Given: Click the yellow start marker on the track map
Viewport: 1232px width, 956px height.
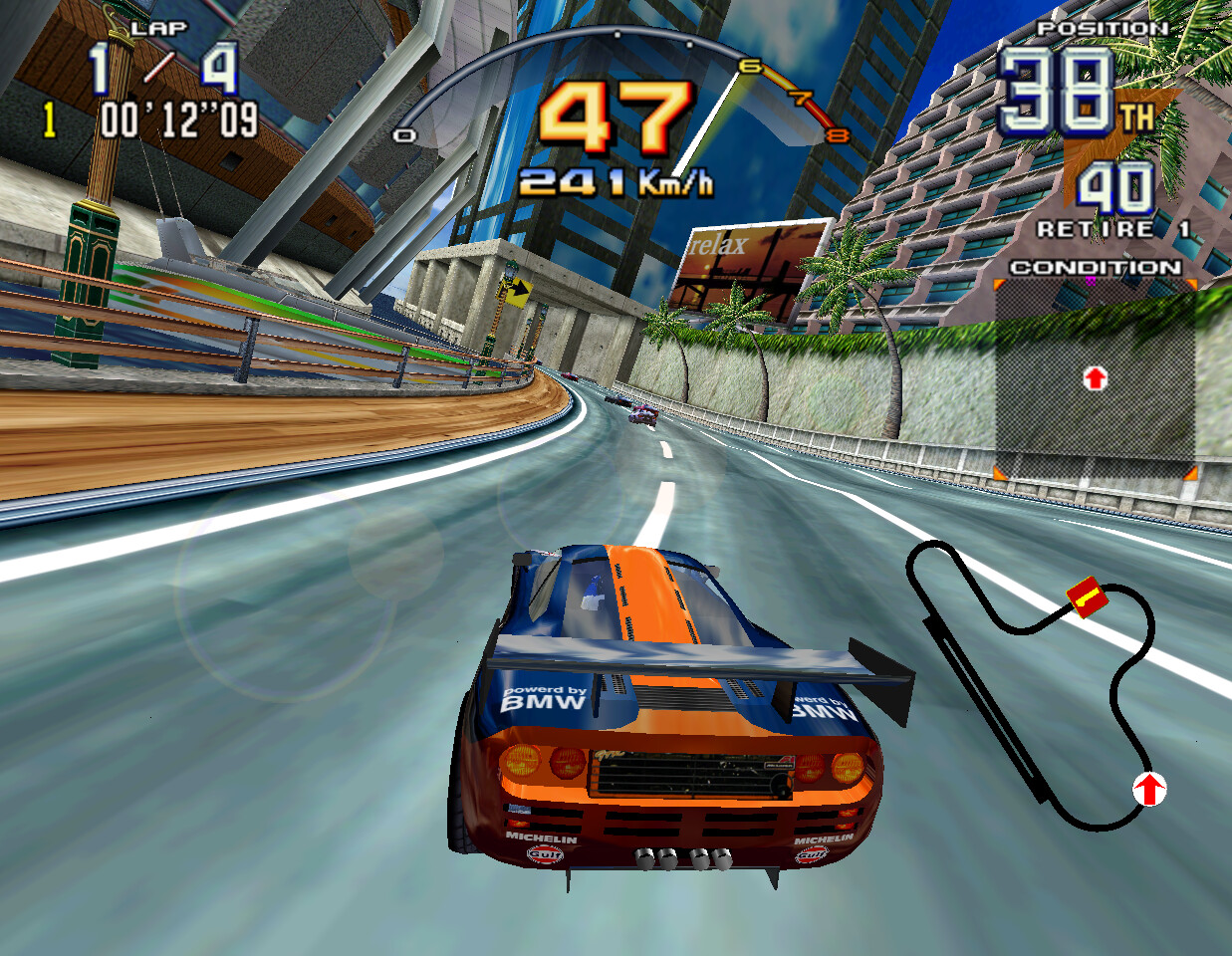Looking at the screenshot, I should (x=1086, y=597).
